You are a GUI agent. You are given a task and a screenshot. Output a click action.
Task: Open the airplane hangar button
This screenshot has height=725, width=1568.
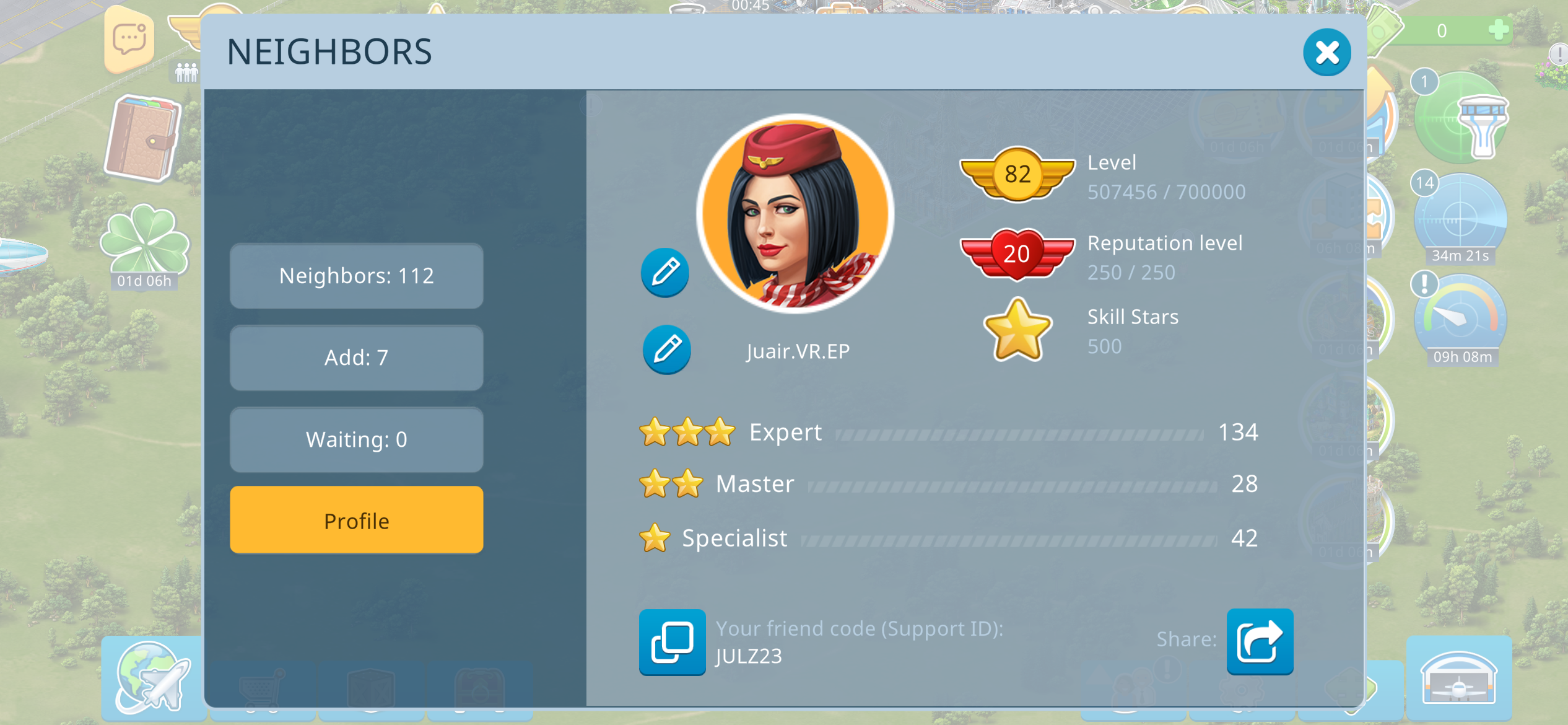point(1458,679)
